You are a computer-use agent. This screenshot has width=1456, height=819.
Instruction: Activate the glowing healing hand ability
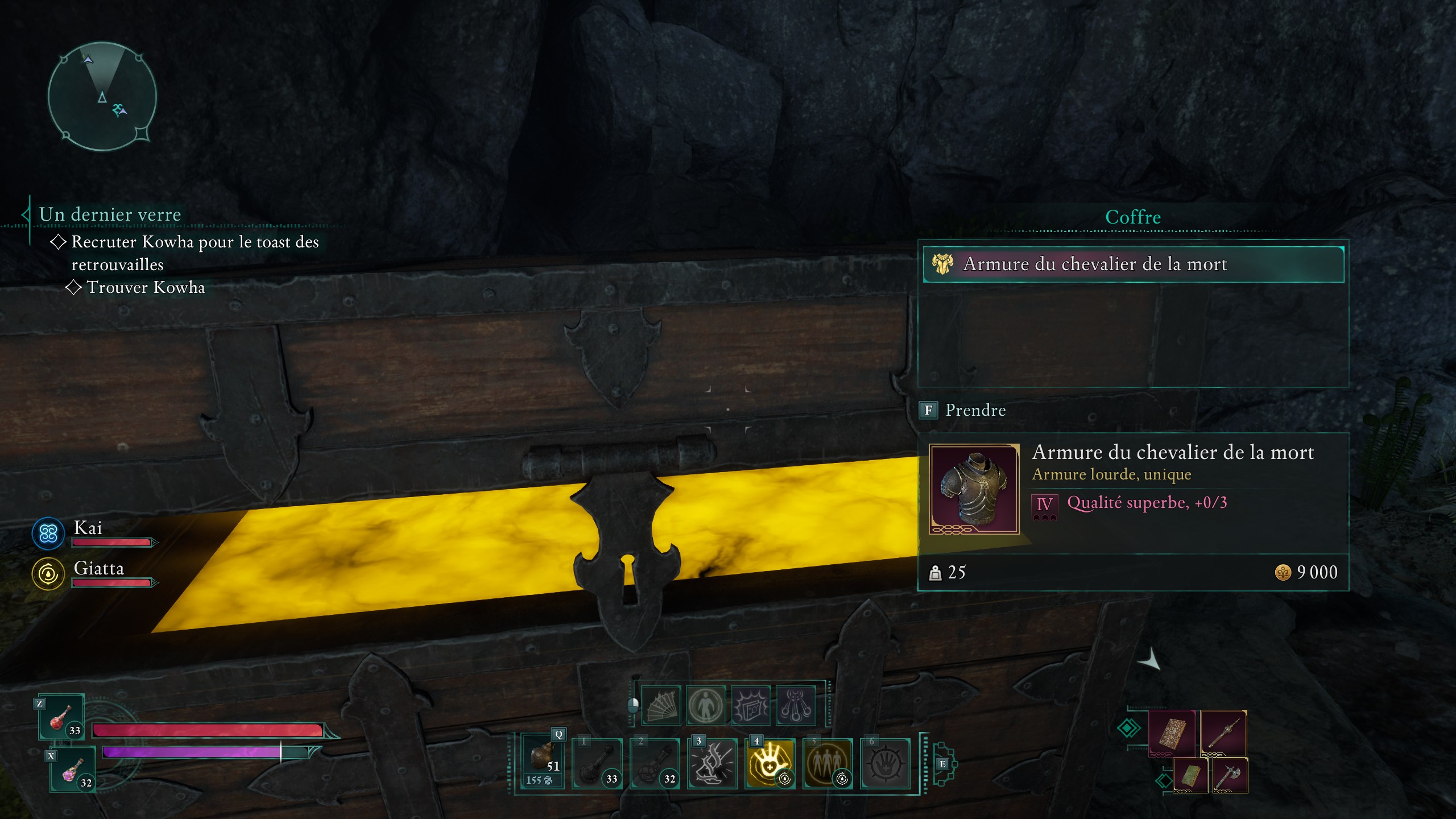click(770, 763)
